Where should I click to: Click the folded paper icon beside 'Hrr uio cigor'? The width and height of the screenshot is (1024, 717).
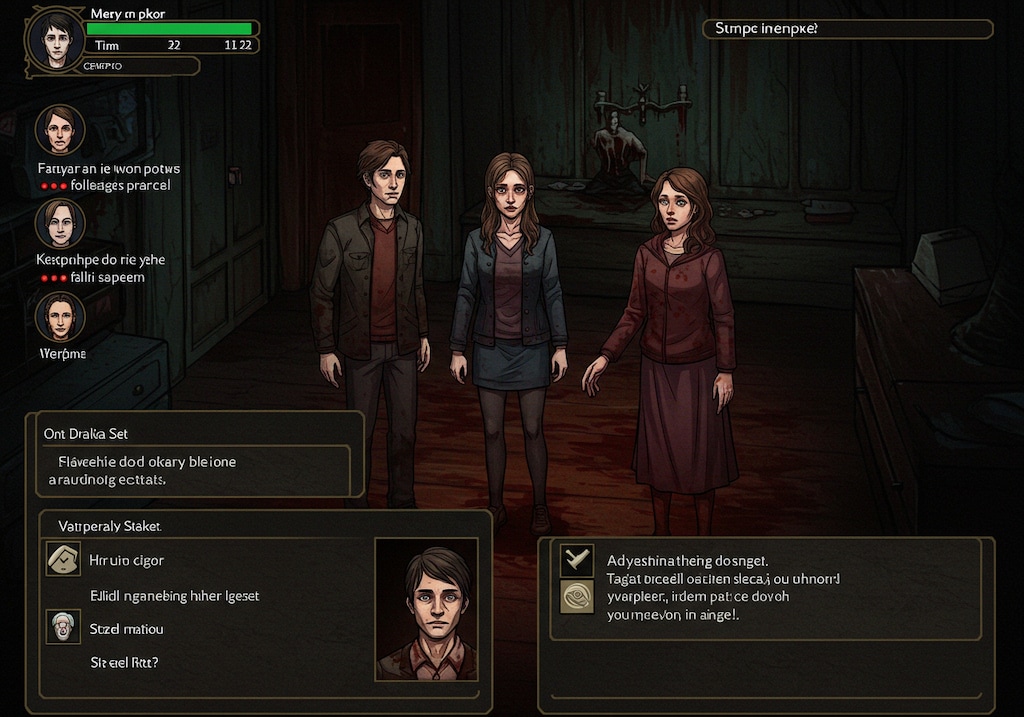[x=64, y=559]
